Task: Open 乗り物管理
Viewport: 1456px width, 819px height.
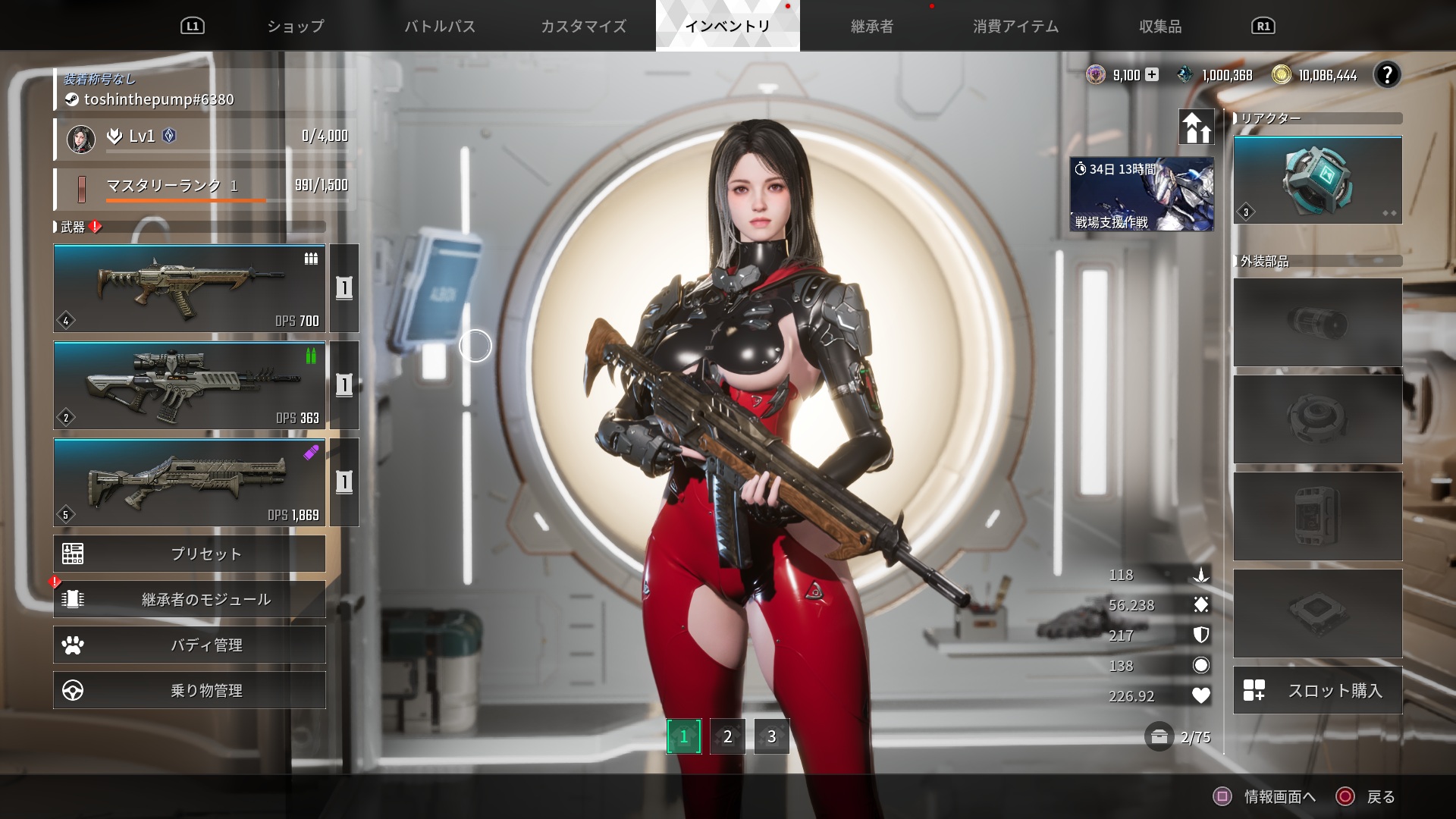Action: 190,690
